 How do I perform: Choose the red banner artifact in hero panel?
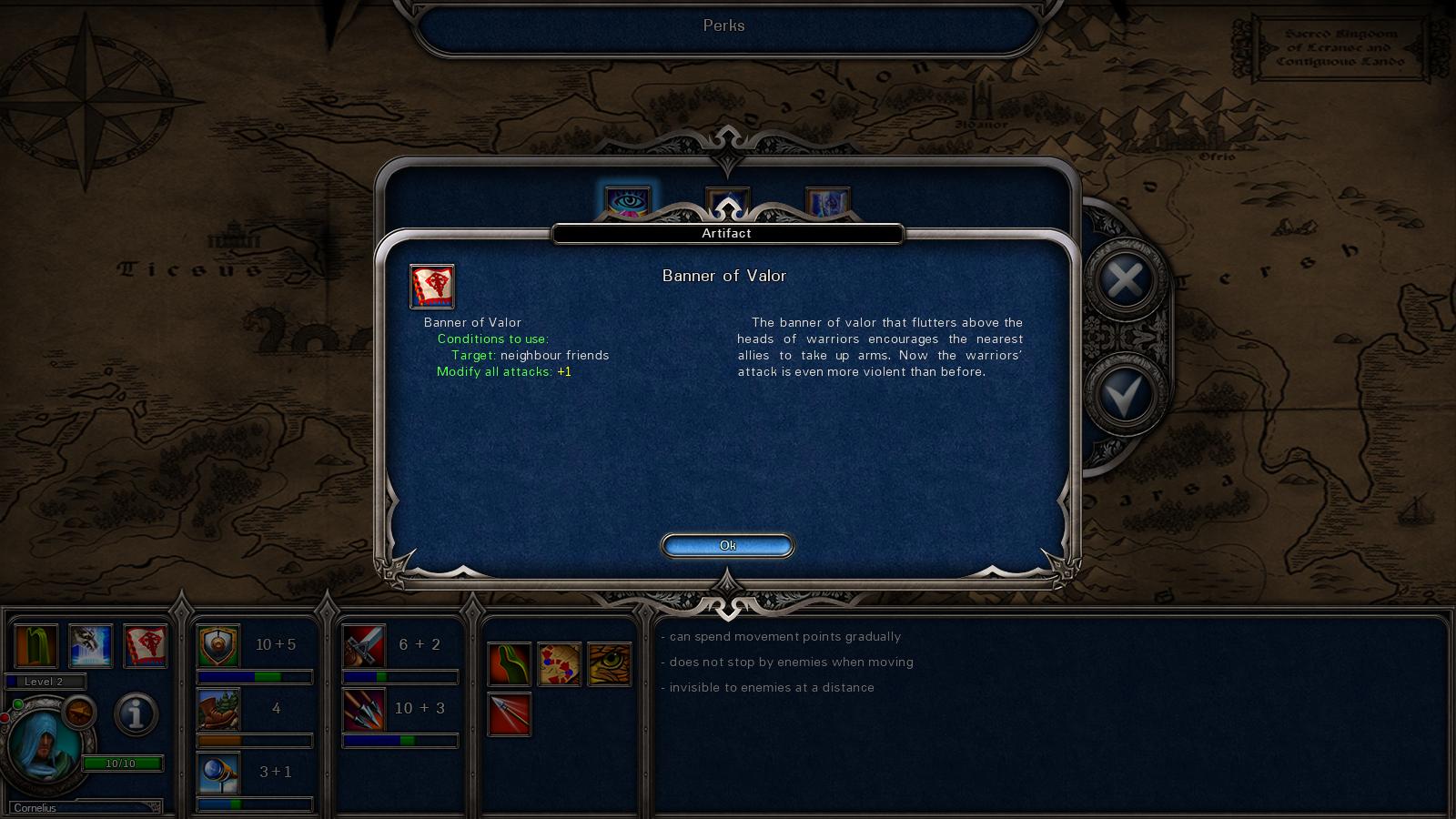[x=146, y=646]
